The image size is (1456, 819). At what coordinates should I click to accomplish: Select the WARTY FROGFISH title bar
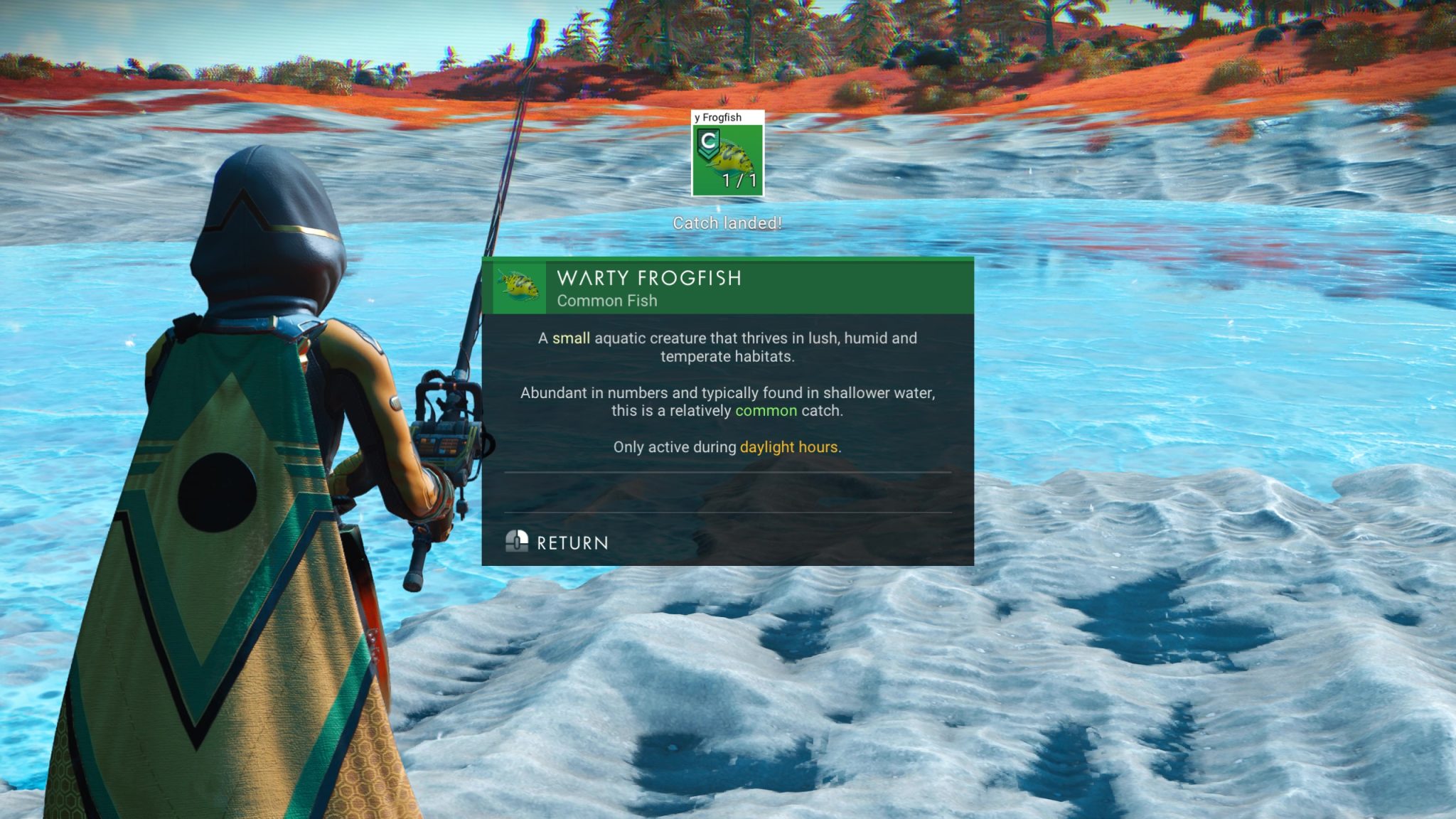pyautogui.click(x=648, y=279)
